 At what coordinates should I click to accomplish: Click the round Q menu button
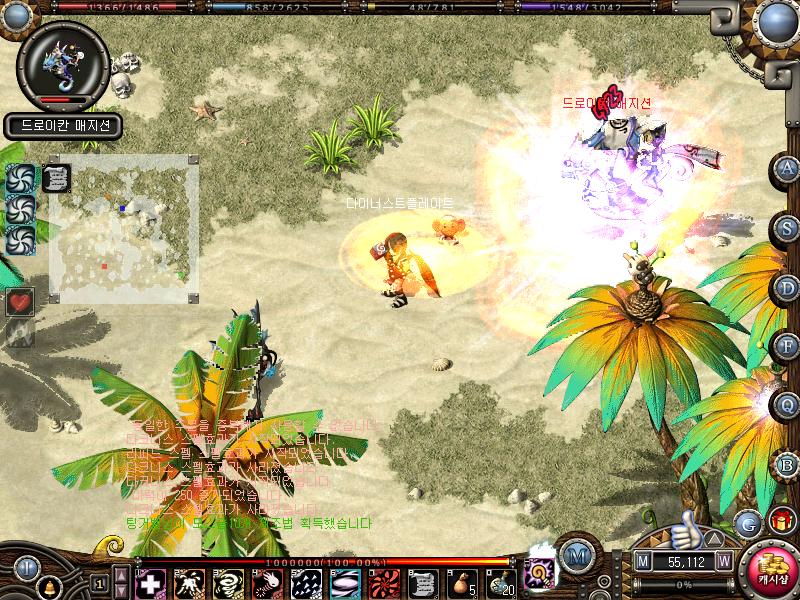coord(787,405)
